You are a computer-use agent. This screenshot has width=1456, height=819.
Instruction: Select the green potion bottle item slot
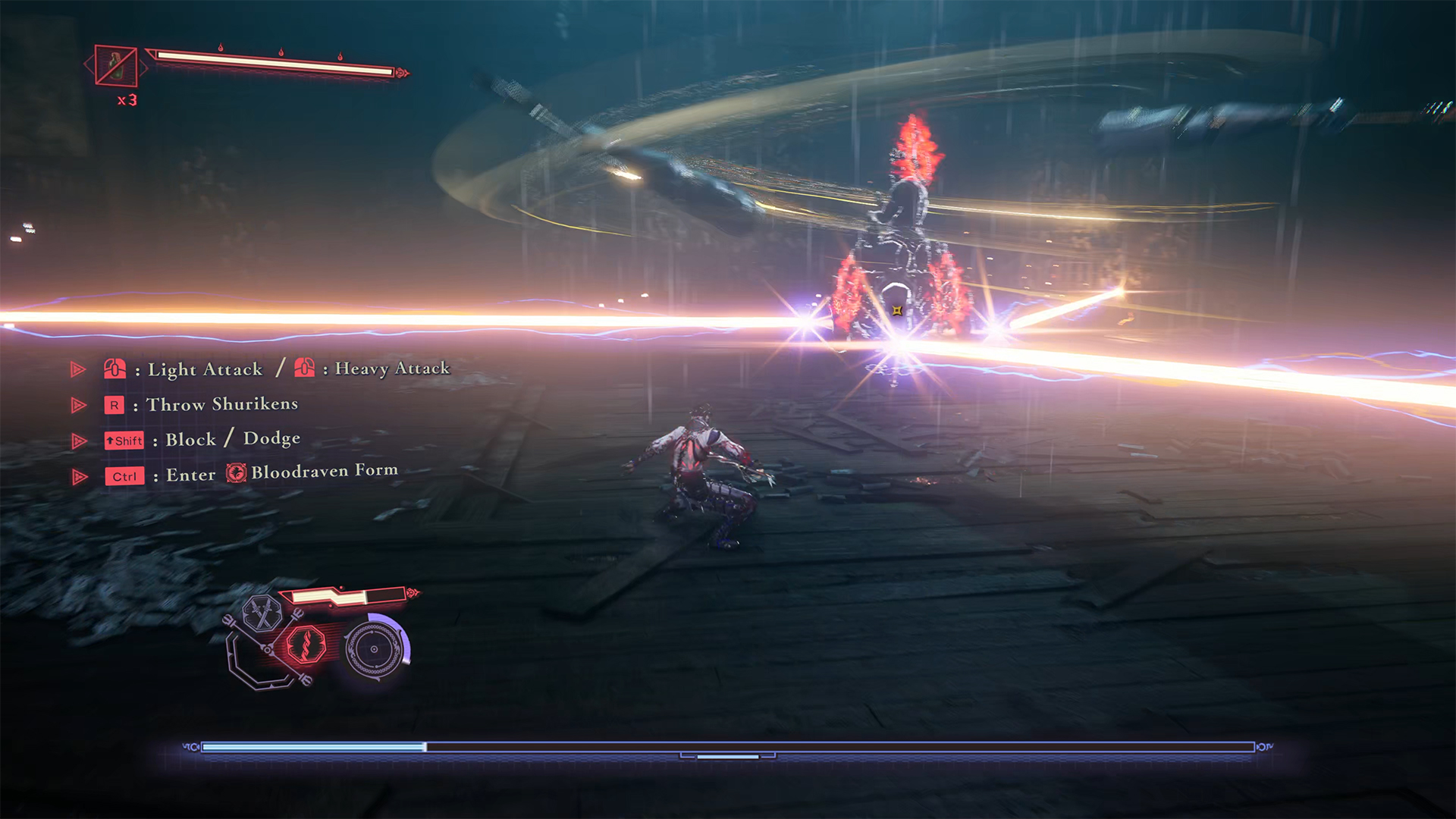pyautogui.click(x=116, y=66)
